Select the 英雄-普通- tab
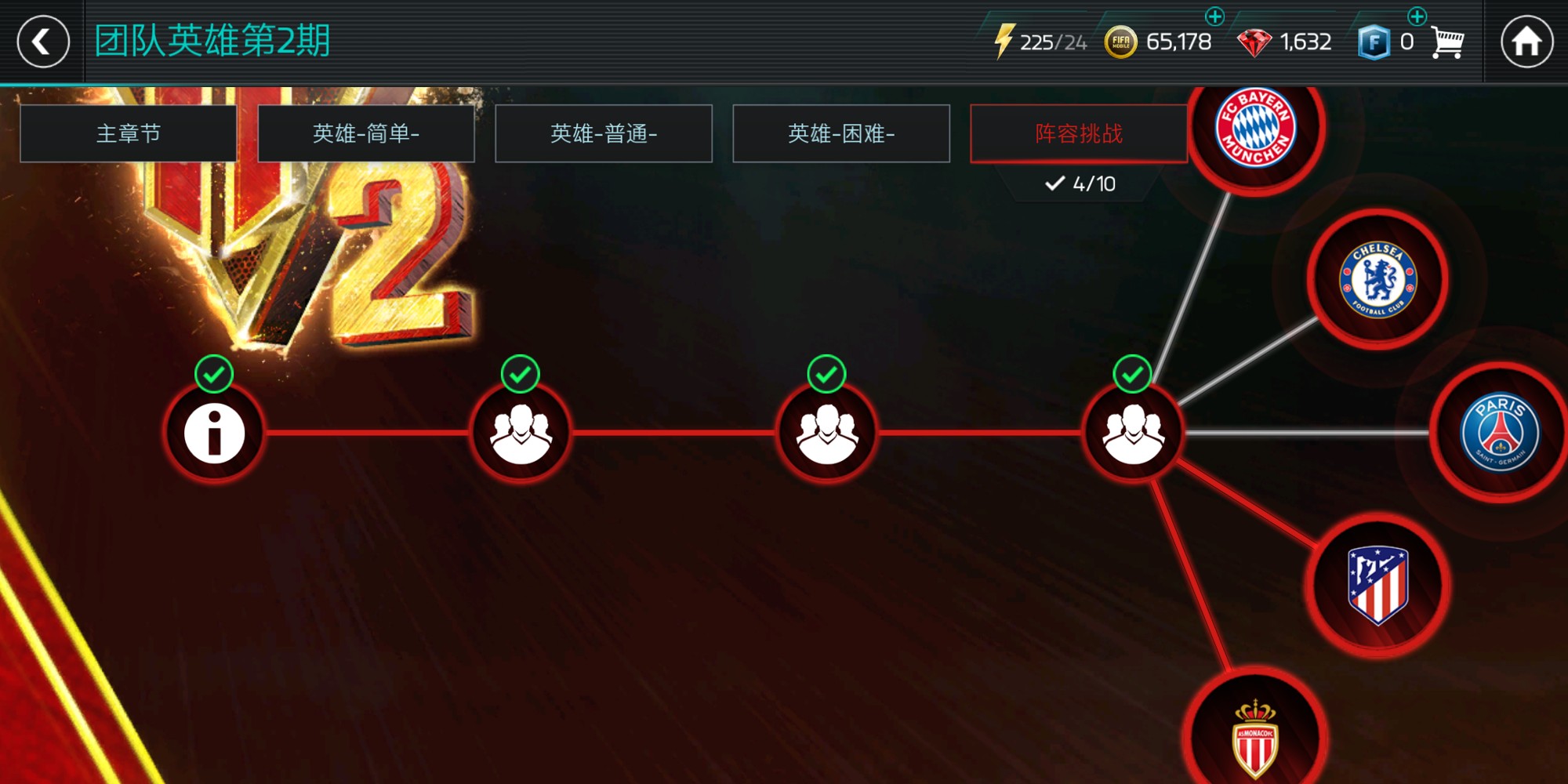1568x784 pixels. tap(604, 133)
